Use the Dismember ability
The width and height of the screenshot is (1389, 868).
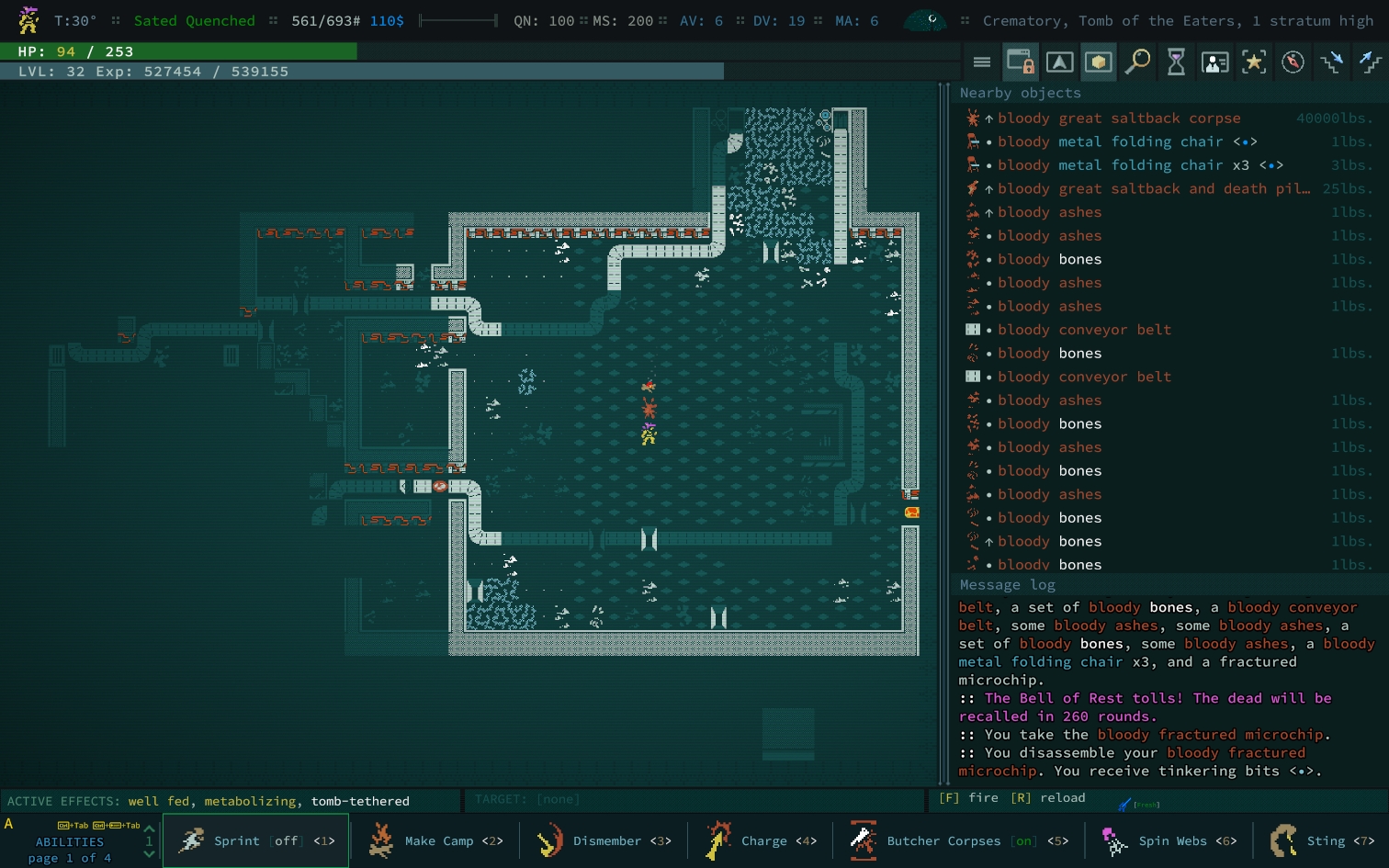604,840
